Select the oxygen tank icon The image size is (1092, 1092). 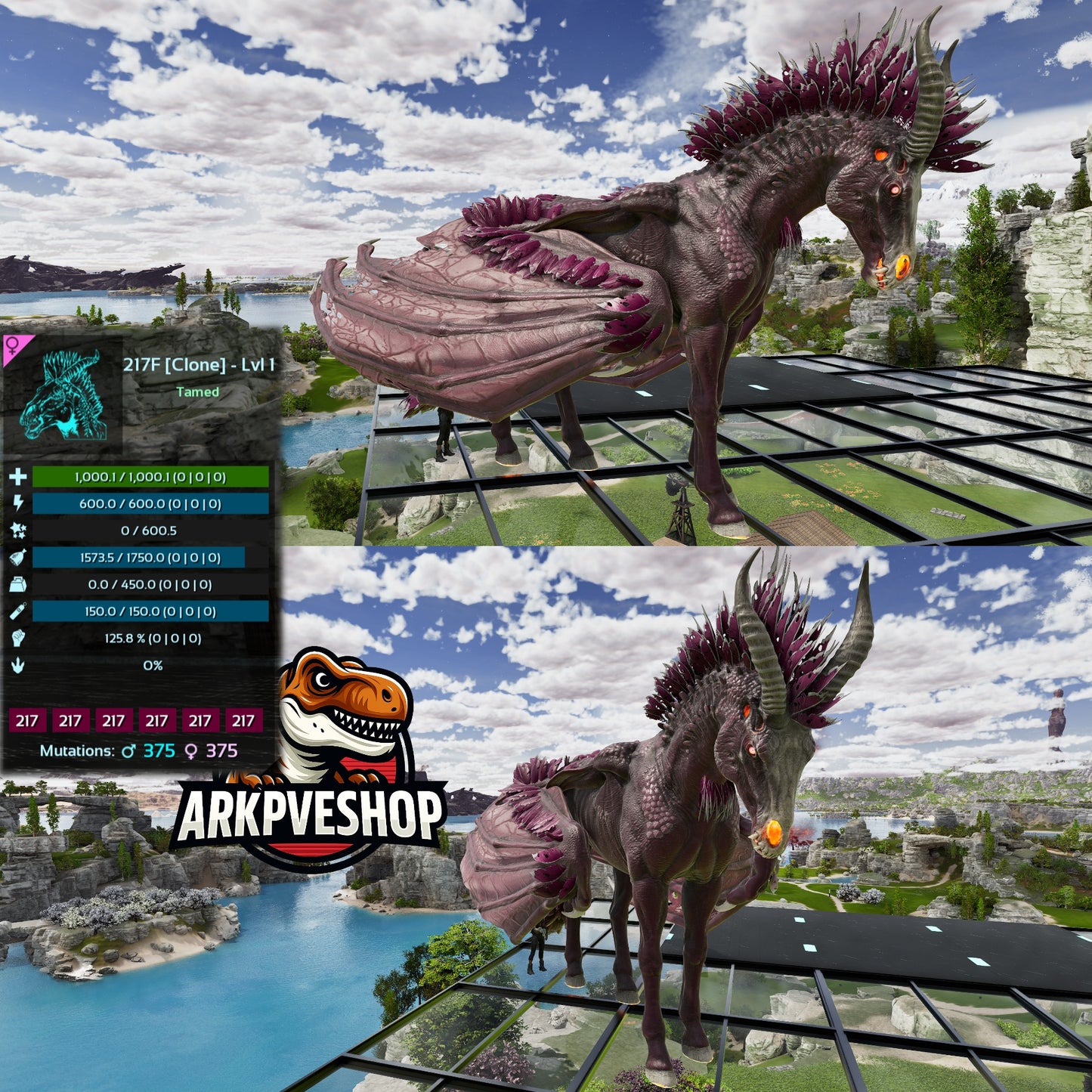coord(18,611)
